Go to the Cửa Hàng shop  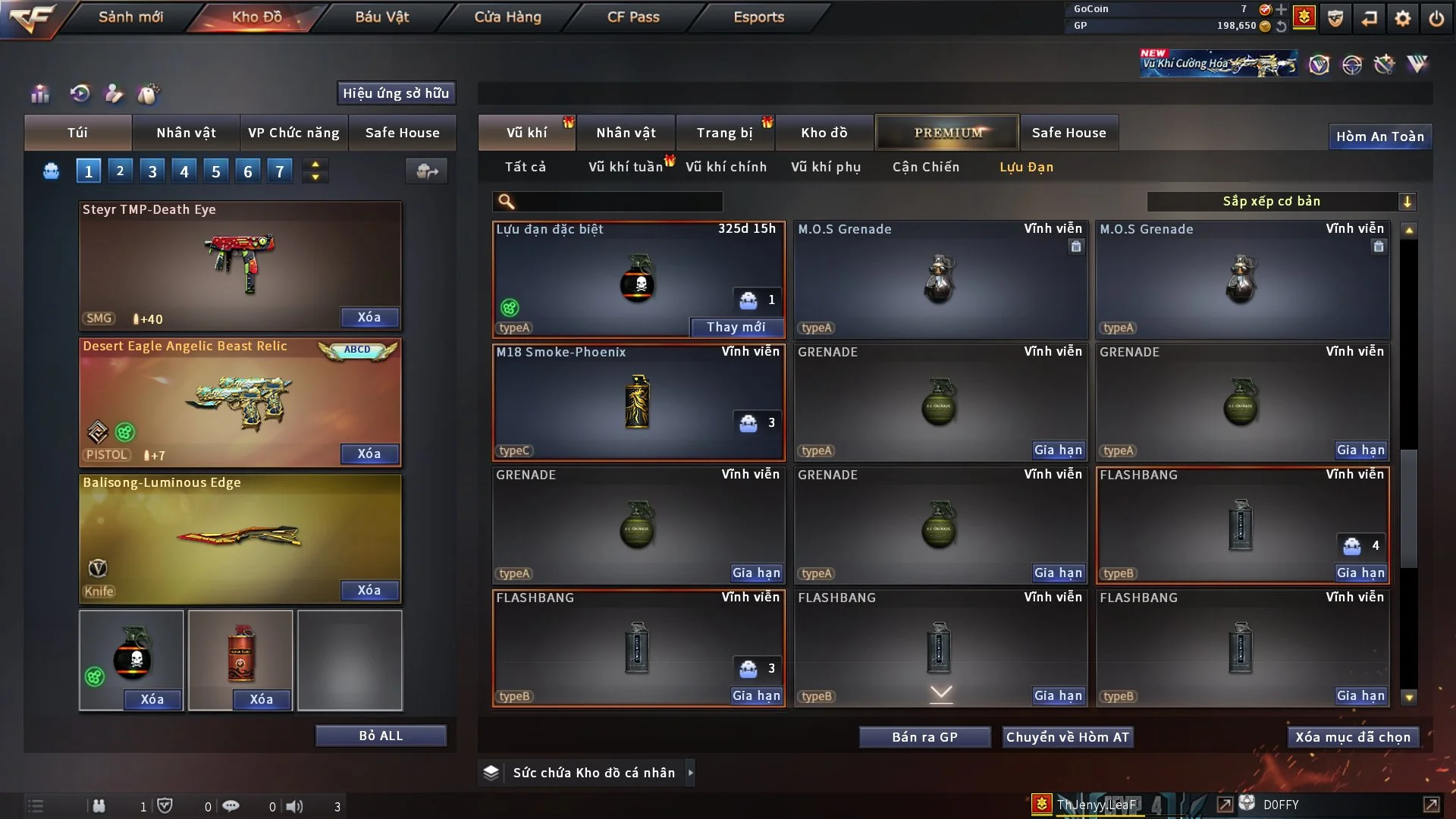click(507, 17)
